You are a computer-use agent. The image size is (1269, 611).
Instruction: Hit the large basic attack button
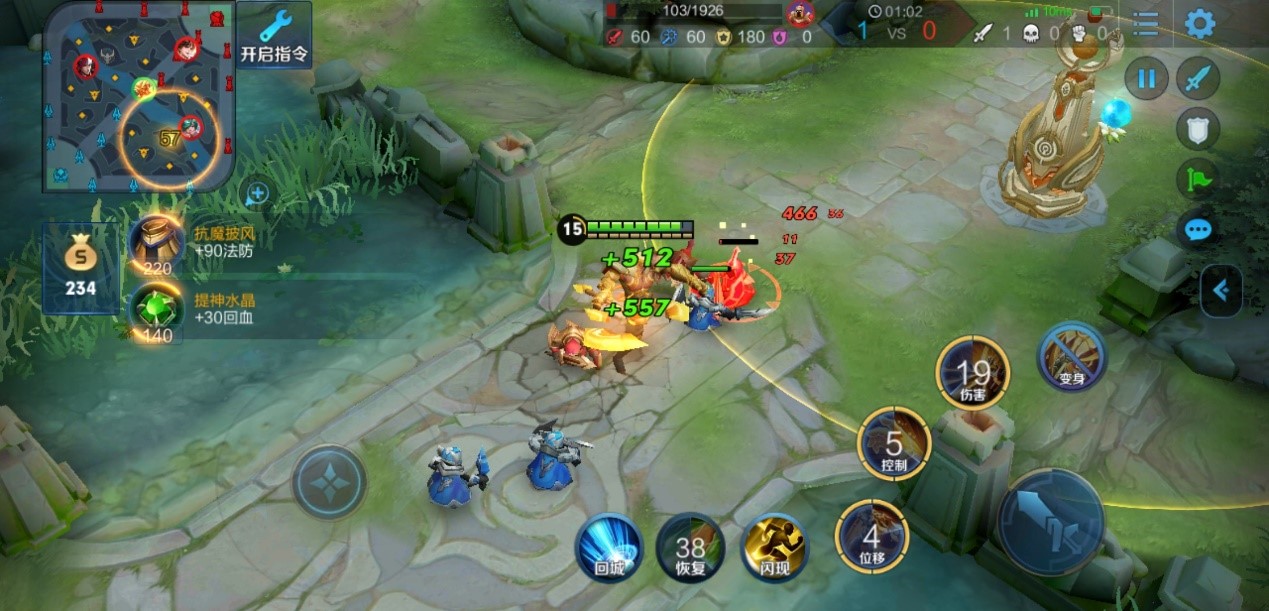tap(1050, 522)
